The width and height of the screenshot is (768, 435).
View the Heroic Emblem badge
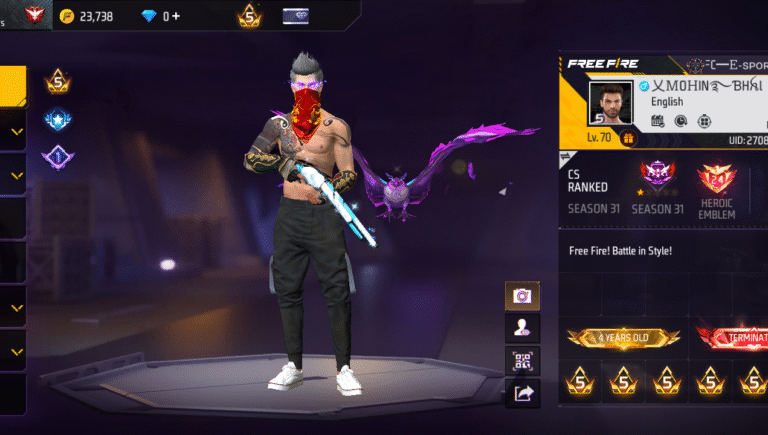pyautogui.click(x=716, y=180)
